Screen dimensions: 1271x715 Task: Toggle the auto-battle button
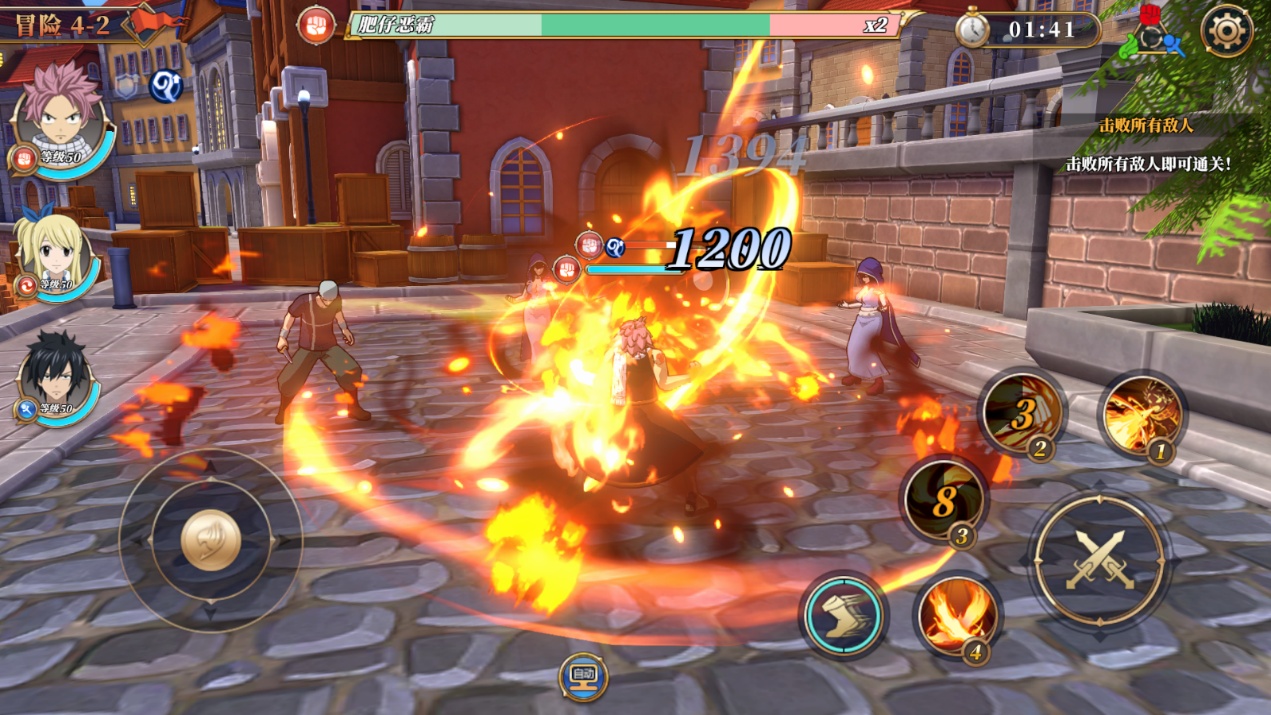(583, 677)
